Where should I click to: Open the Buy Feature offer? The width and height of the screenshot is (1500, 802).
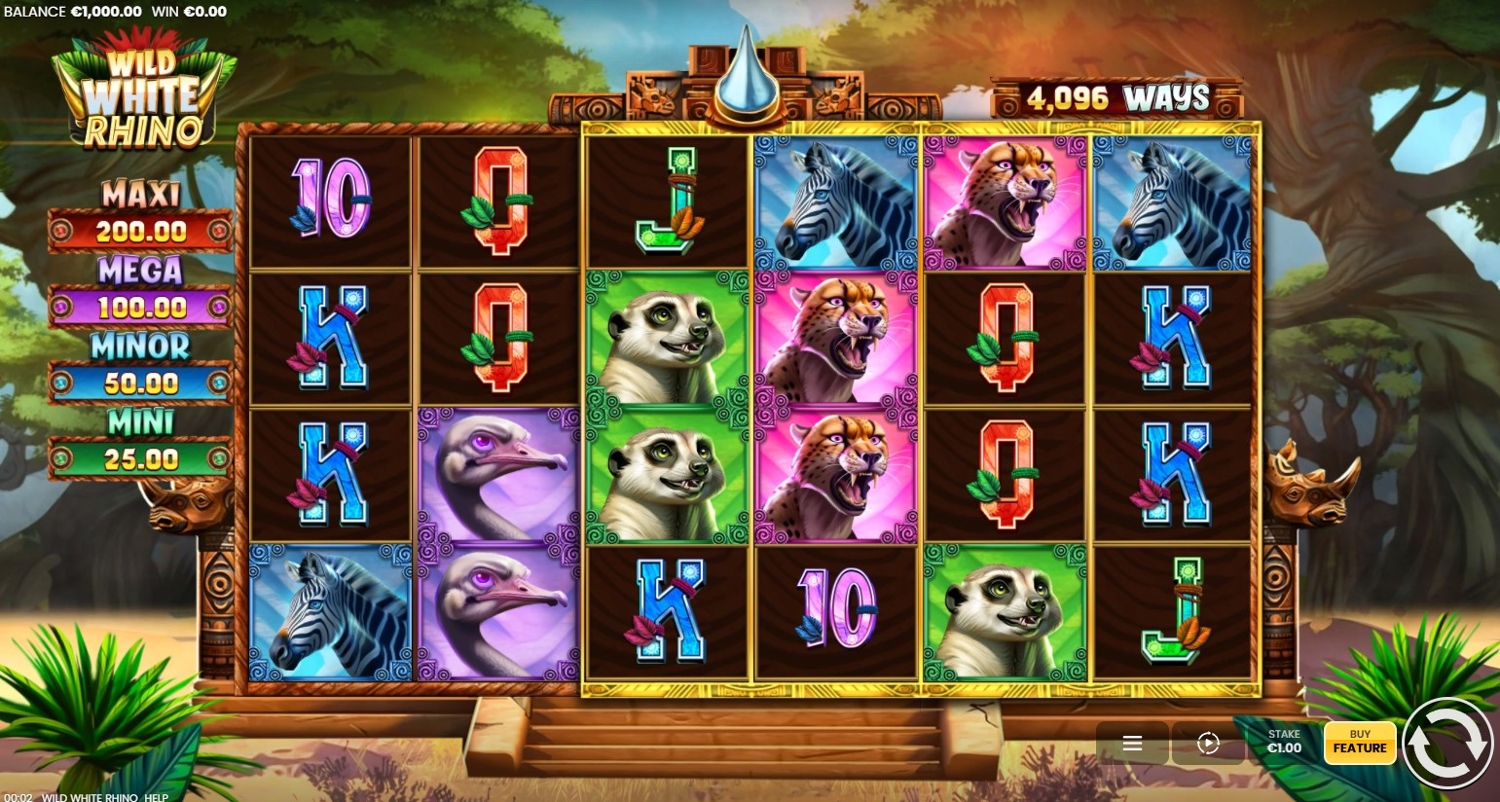1359,743
